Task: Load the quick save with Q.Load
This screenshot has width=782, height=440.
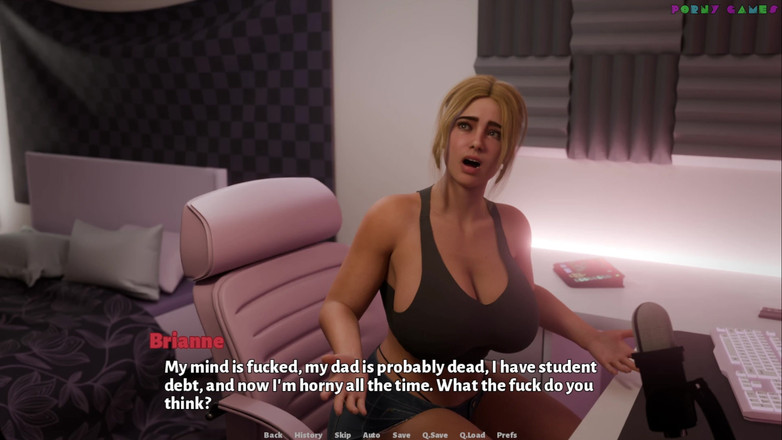Action: 473,435
